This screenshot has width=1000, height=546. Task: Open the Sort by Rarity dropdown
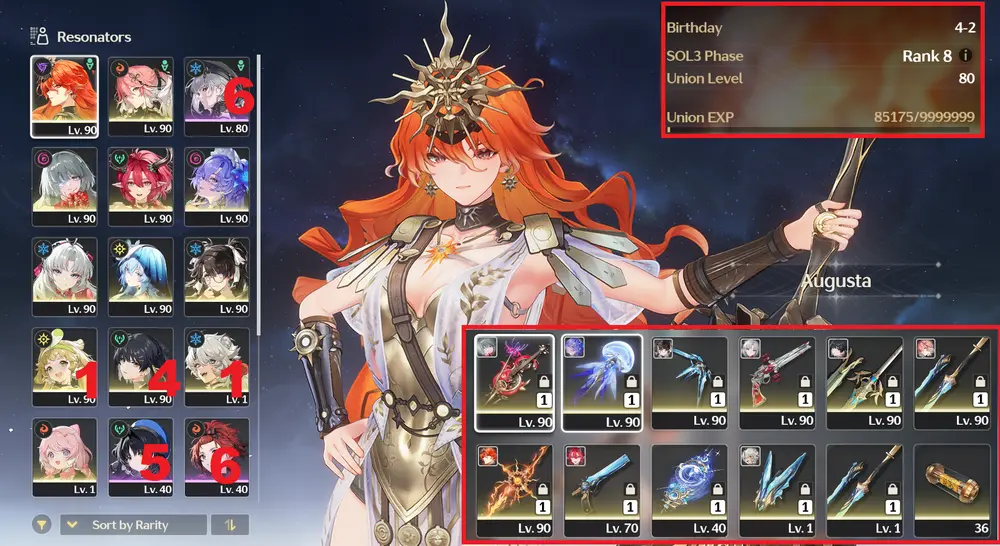tap(133, 525)
